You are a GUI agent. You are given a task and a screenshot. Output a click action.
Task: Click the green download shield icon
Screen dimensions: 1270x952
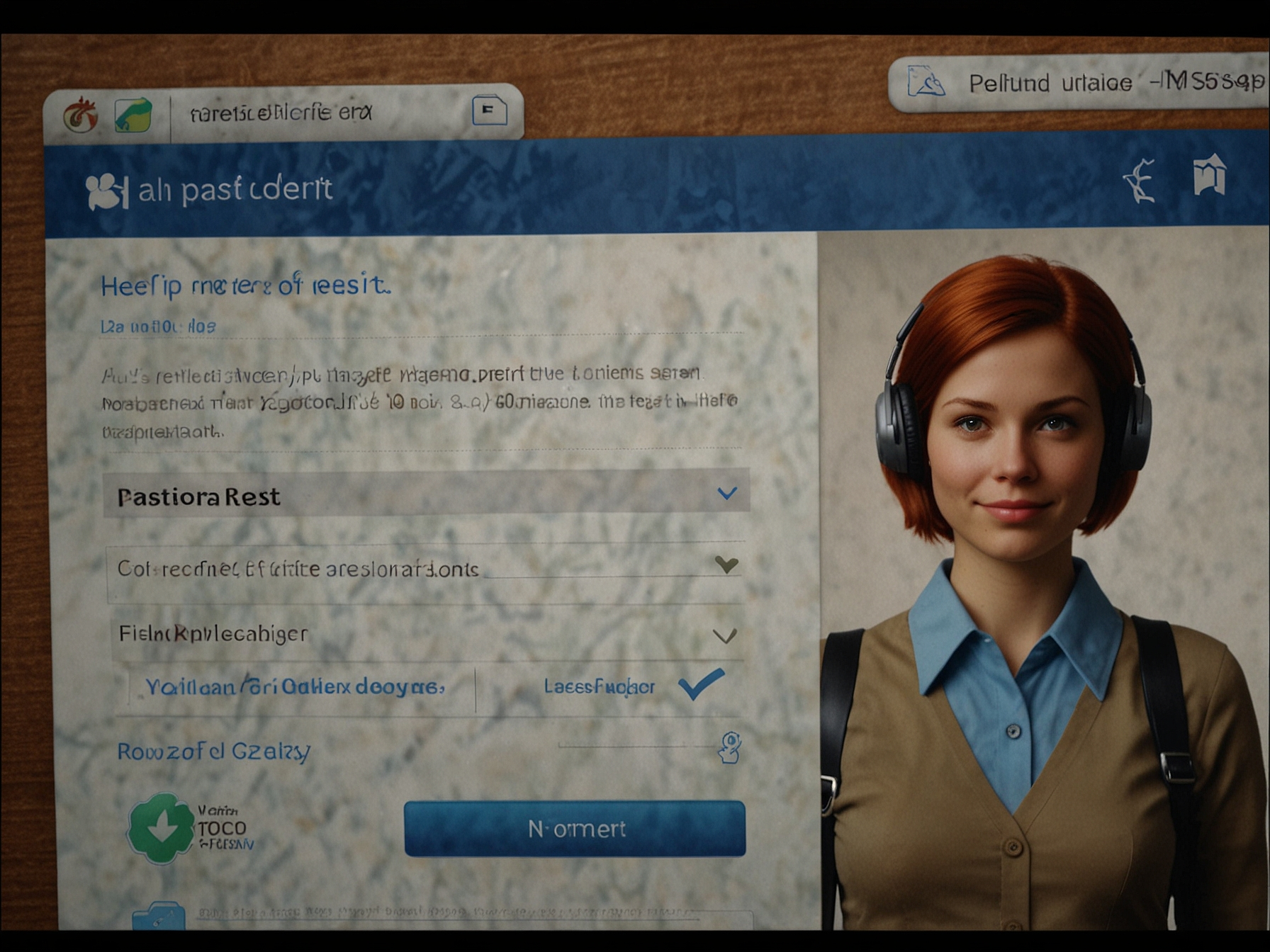(162, 827)
